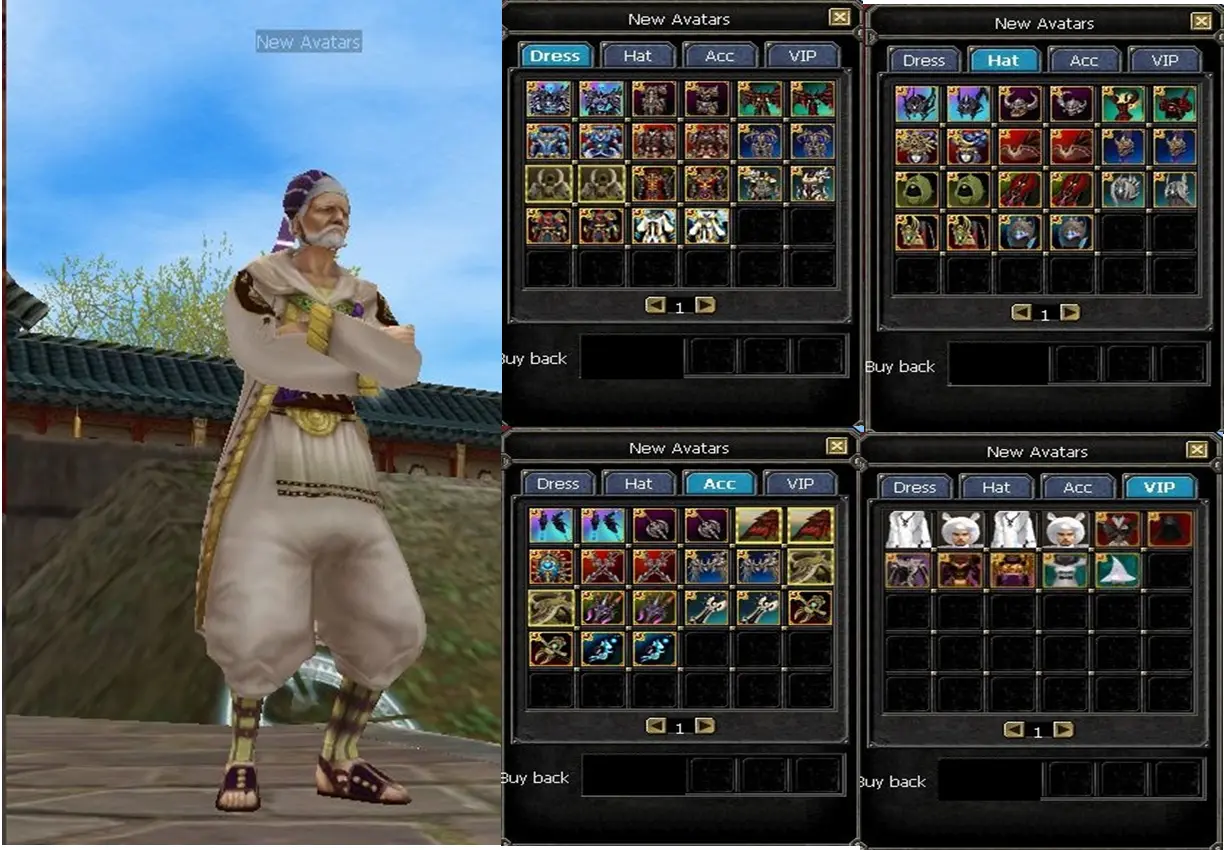This screenshot has width=1224, height=850.
Task: Choose the teal and white dress VIP item
Action: pyautogui.click(x=1064, y=570)
